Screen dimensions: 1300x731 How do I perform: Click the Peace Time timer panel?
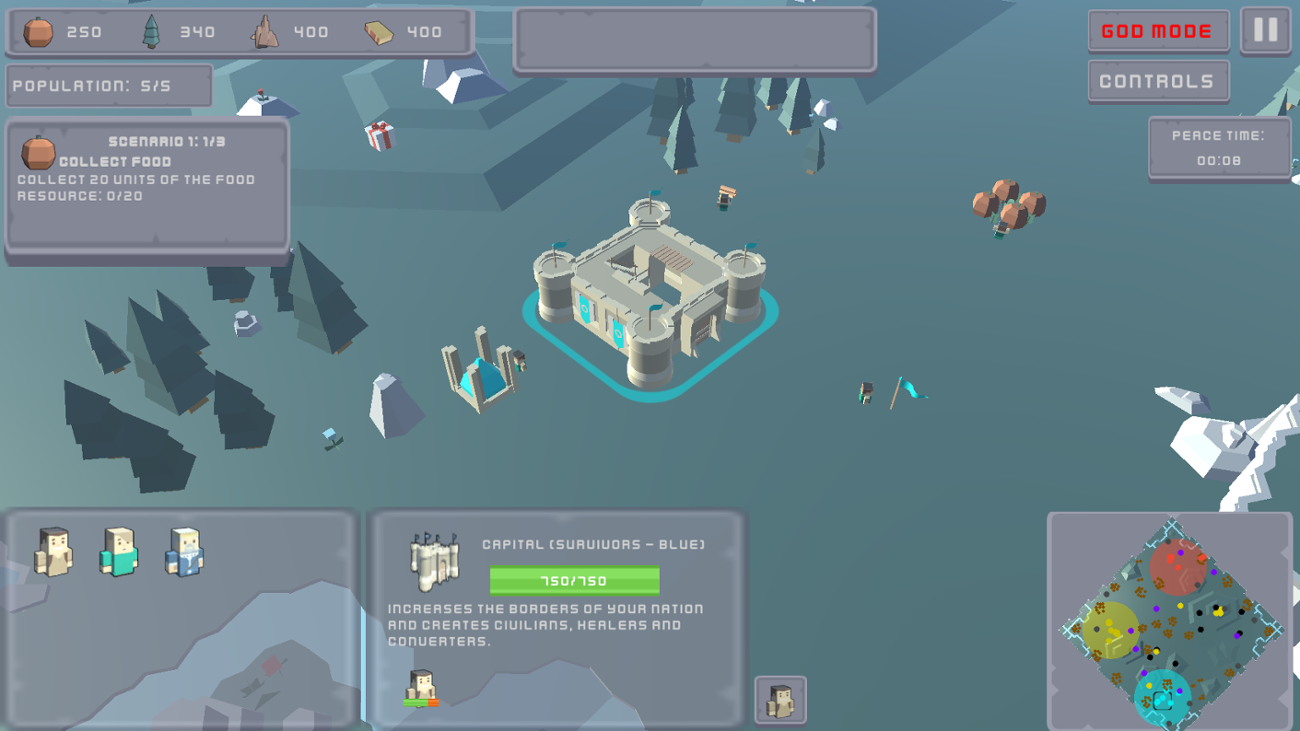point(1219,148)
